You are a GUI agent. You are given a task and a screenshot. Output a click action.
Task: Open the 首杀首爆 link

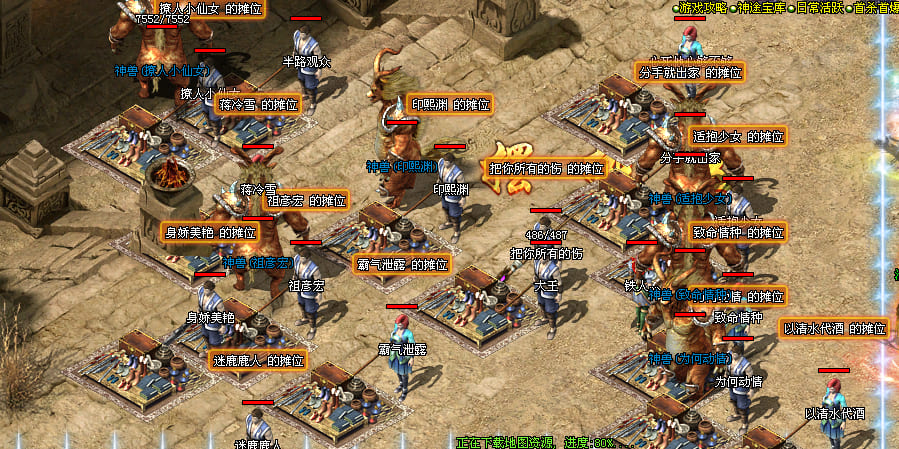point(874,8)
